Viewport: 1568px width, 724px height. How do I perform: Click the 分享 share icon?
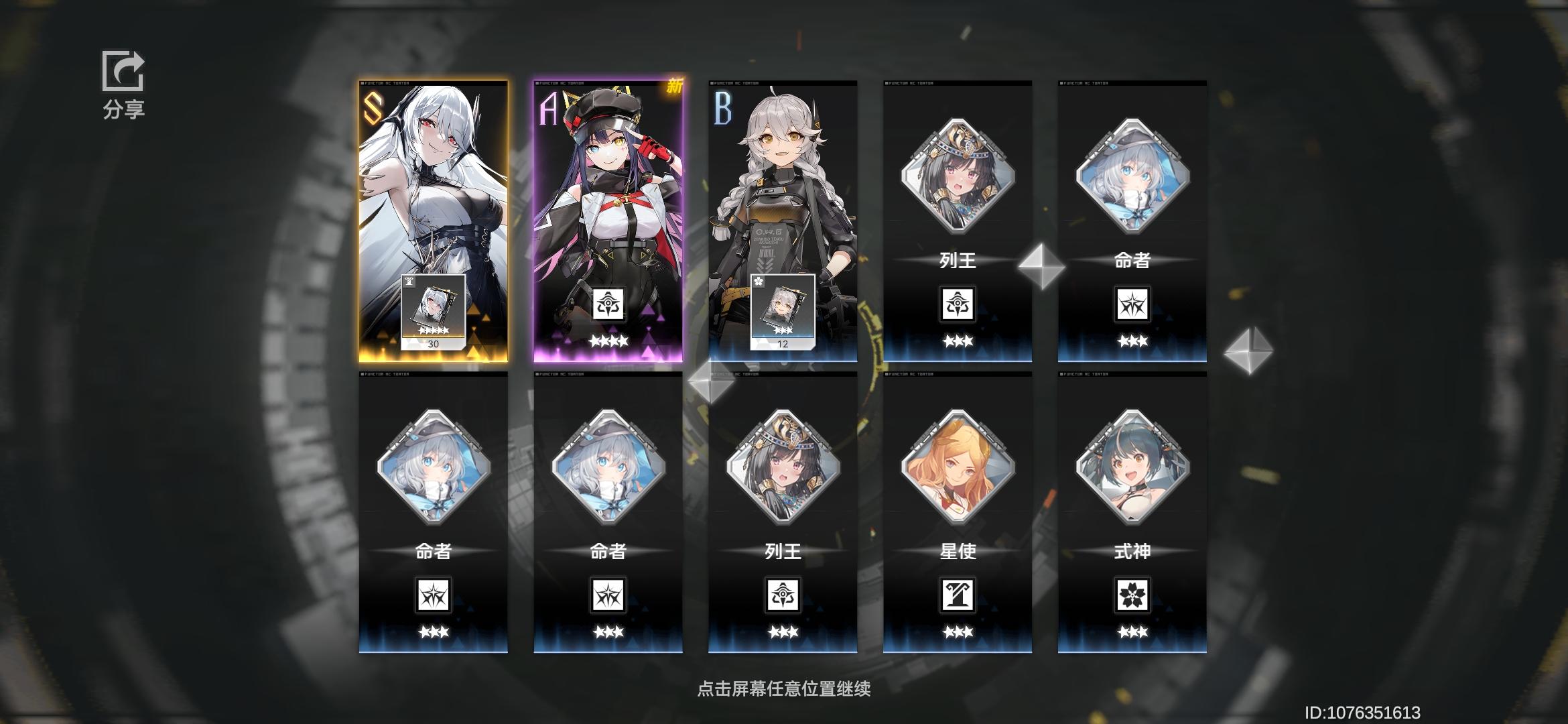click(x=123, y=70)
